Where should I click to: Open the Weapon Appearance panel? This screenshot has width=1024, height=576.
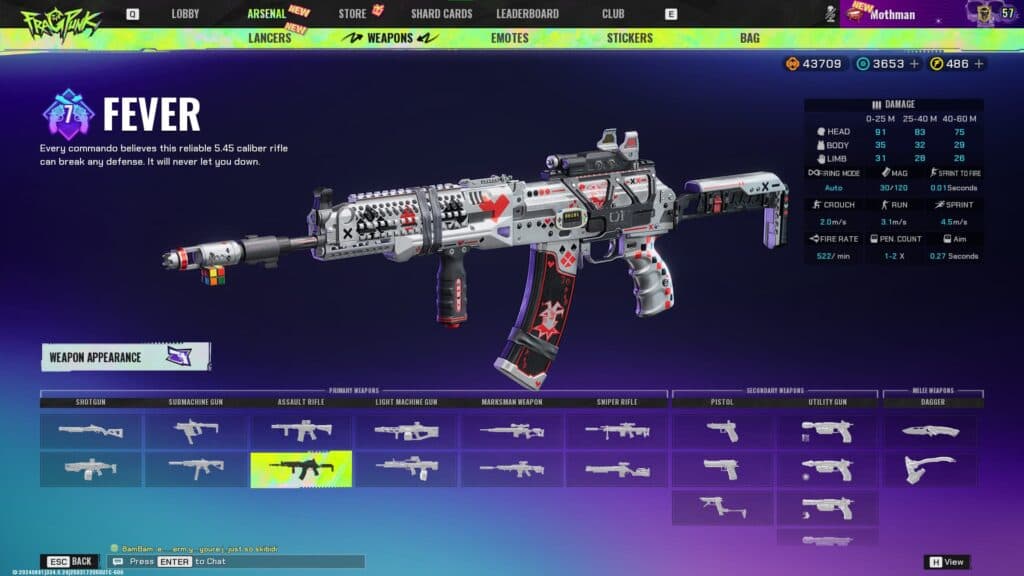125,357
